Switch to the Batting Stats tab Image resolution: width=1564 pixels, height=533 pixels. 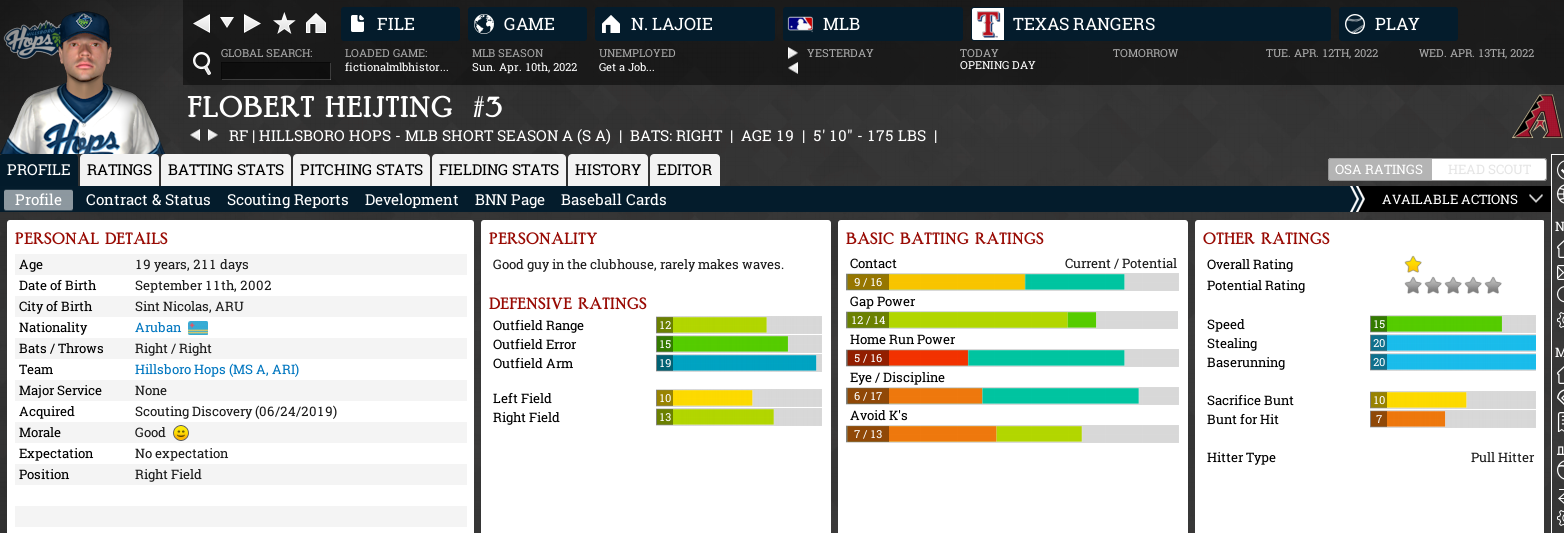click(226, 170)
